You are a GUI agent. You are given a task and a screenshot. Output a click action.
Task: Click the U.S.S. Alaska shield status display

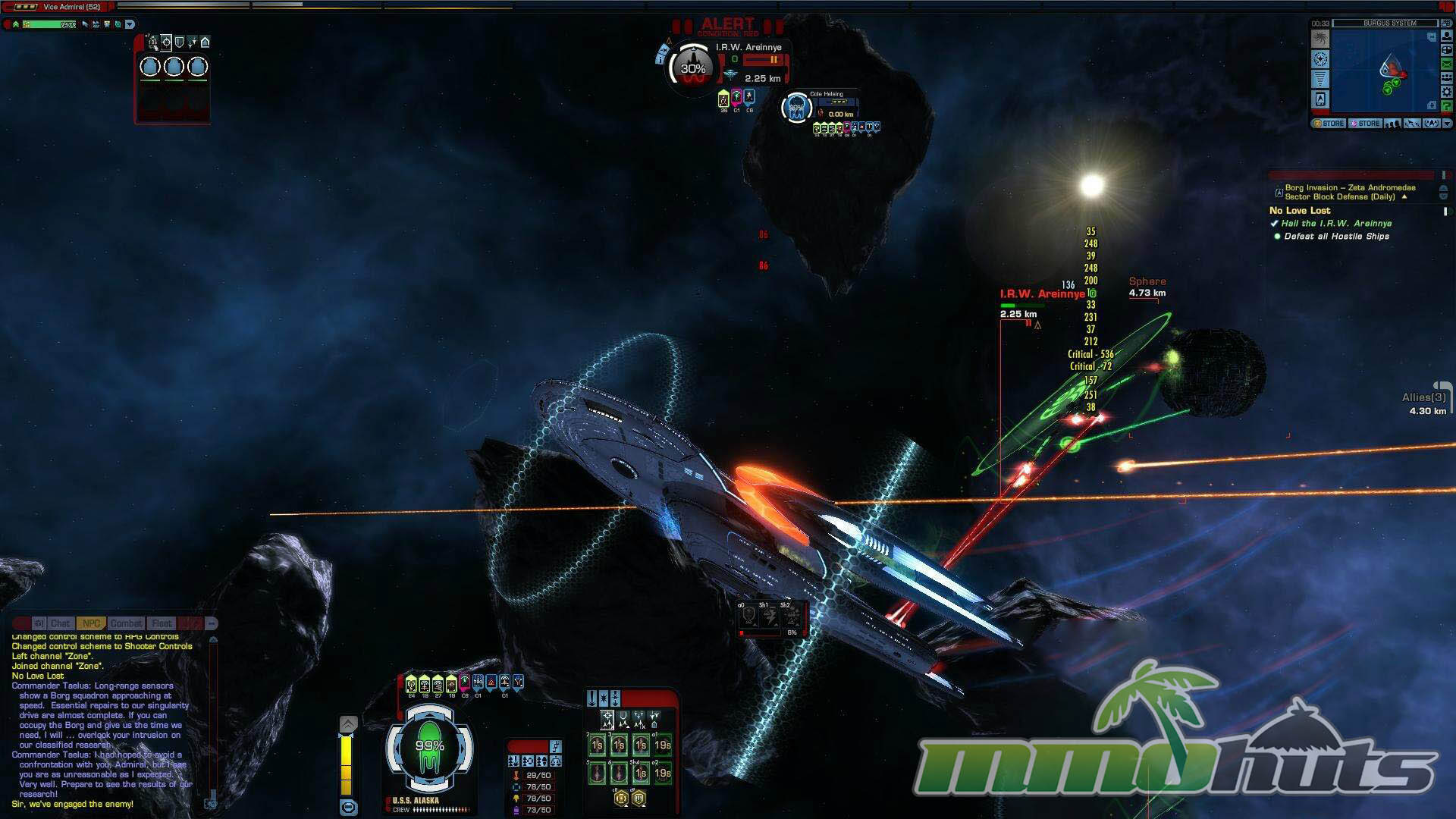coord(429,747)
